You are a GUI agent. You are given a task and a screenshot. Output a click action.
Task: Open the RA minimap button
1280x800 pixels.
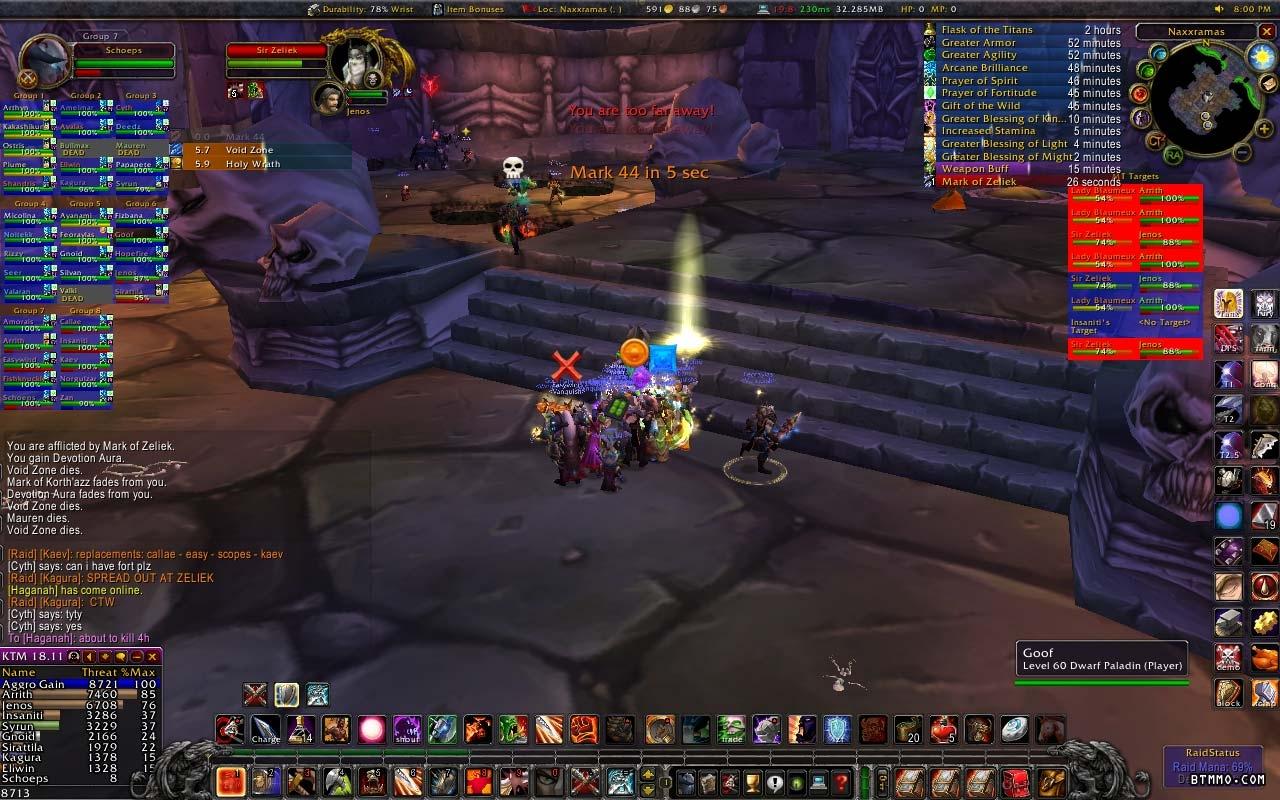(1173, 155)
